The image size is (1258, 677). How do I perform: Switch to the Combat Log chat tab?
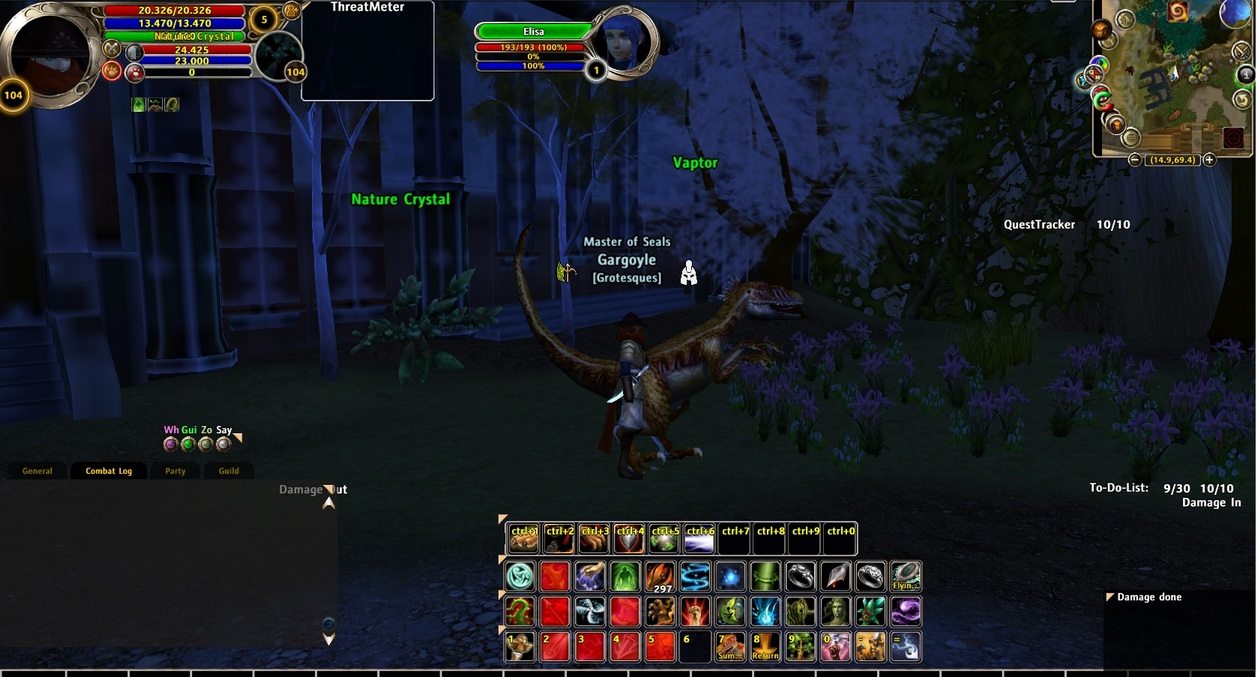[x=108, y=471]
